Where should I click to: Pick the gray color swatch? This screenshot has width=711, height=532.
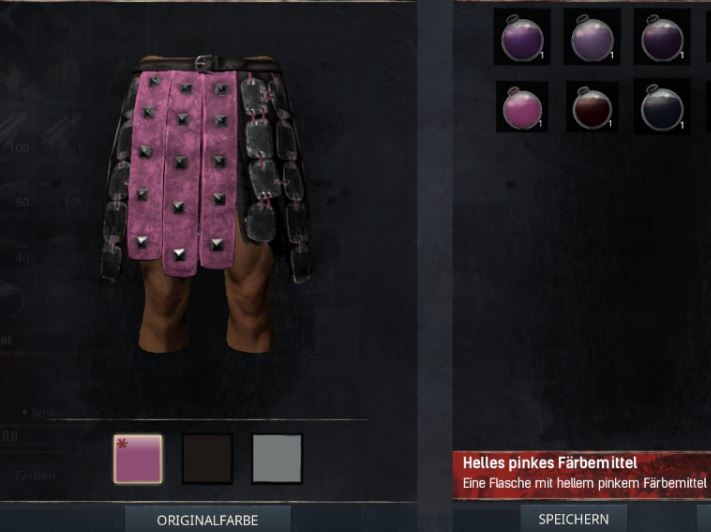click(x=276, y=458)
